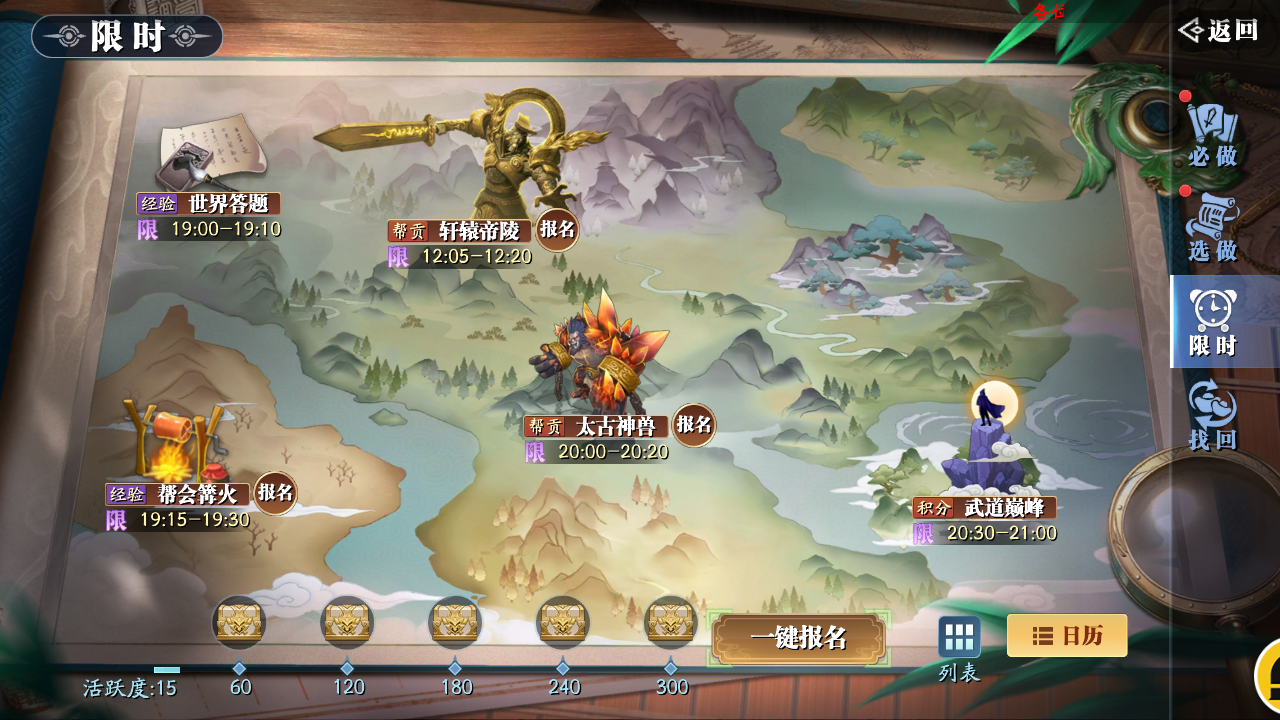Claim the 300 activity reward chest
The height and width of the screenshot is (720, 1280).
click(671, 622)
